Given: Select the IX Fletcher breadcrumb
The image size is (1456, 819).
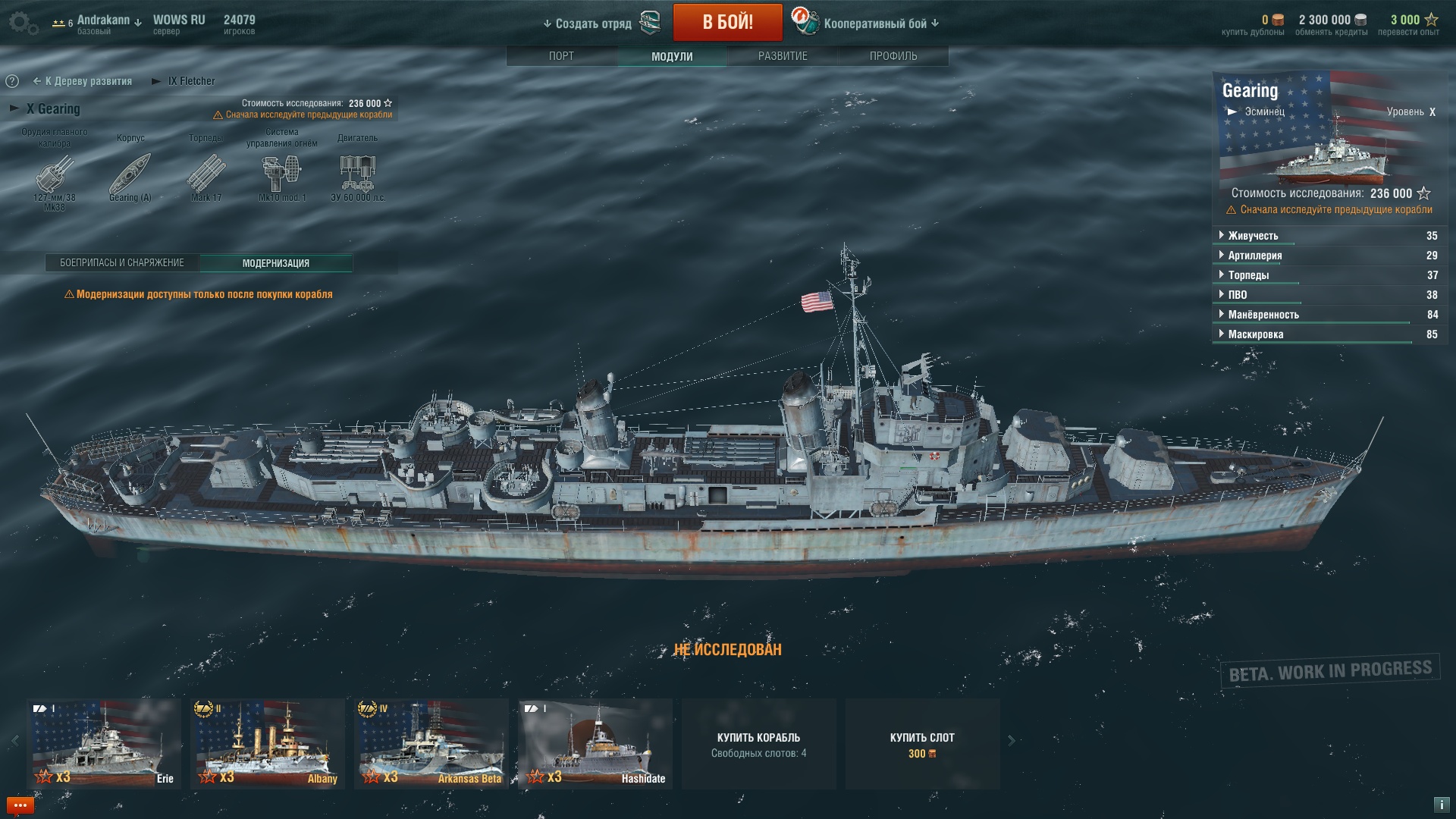Looking at the screenshot, I should 190,81.
